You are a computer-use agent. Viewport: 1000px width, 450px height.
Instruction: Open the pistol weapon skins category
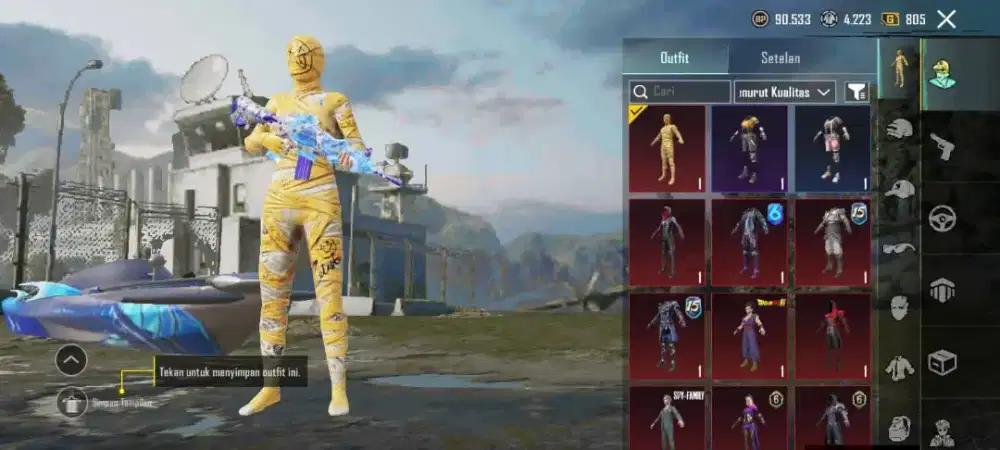[x=942, y=147]
